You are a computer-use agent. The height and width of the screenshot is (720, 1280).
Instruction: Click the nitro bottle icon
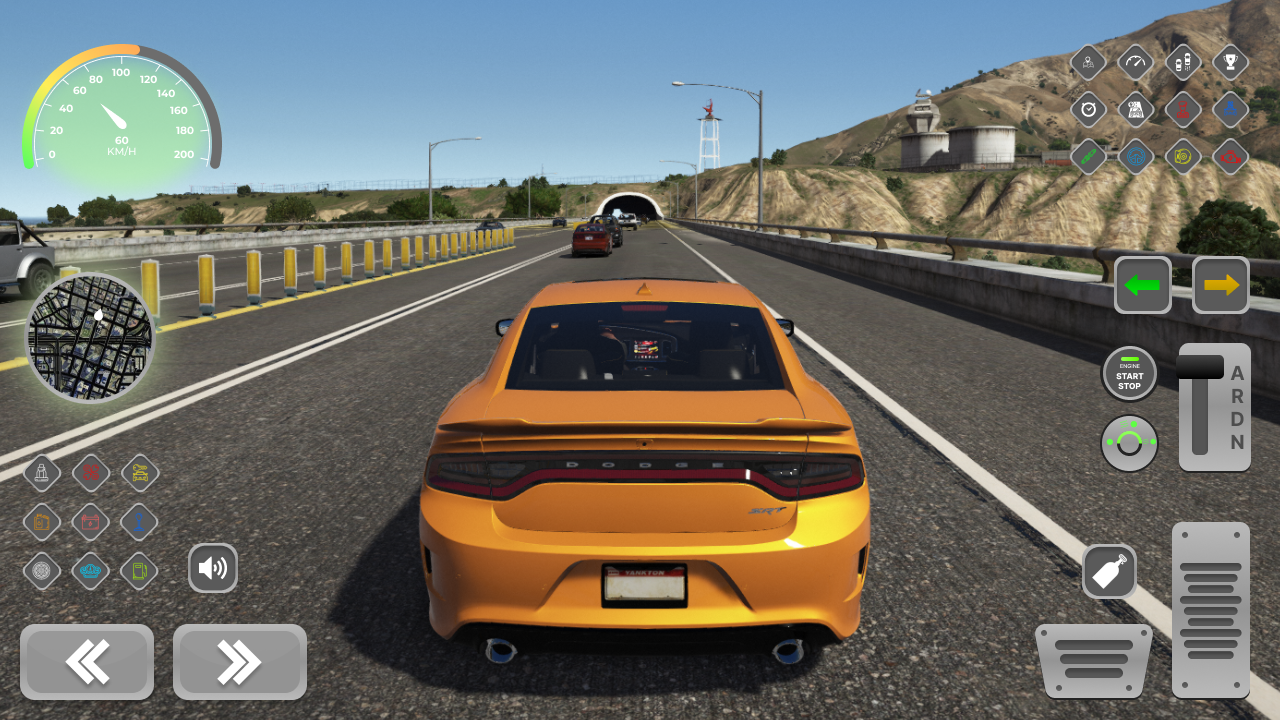coord(1110,571)
